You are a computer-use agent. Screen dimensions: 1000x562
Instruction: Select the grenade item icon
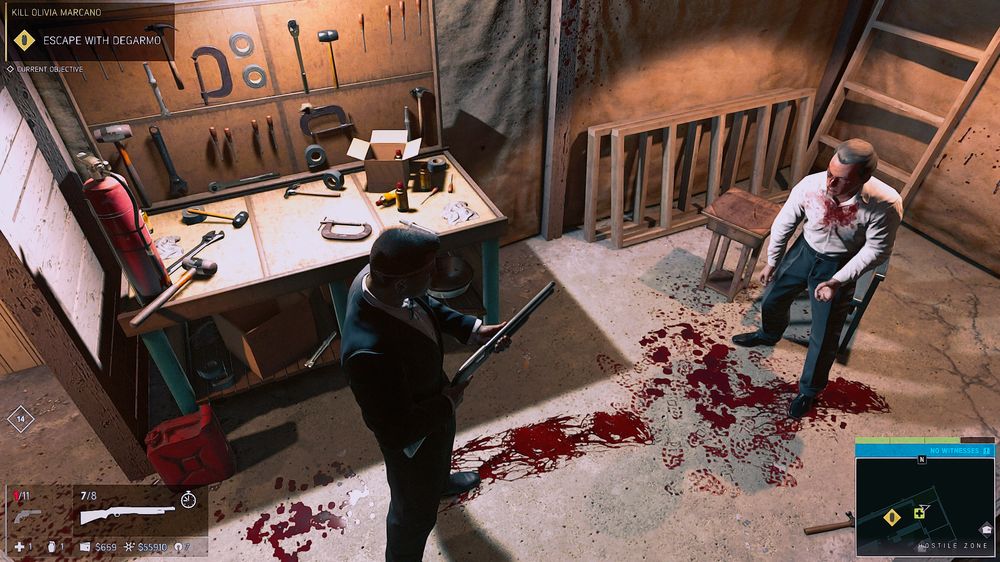[49, 547]
